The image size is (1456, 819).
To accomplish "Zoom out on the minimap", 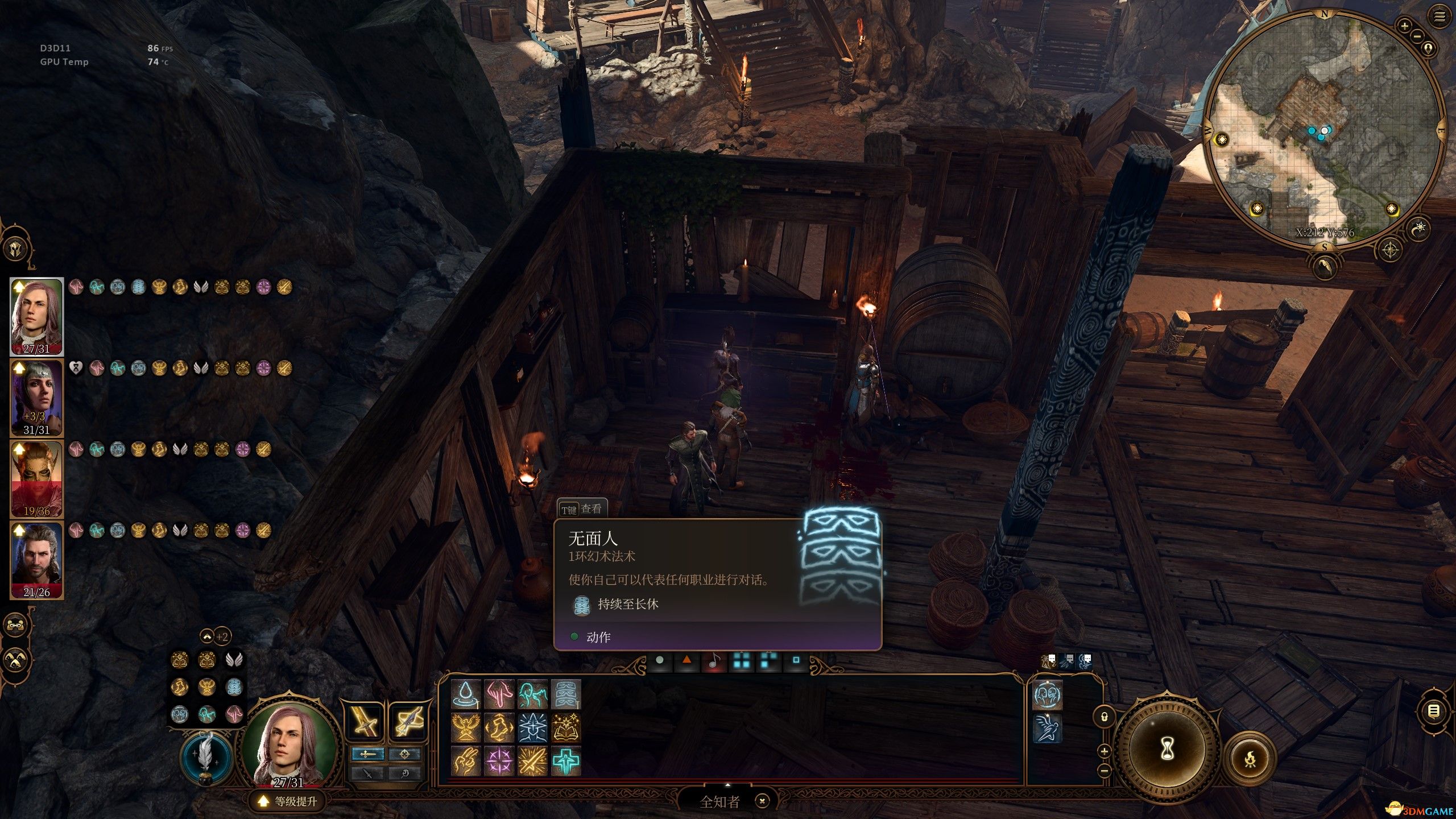I will (x=1417, y=37).
